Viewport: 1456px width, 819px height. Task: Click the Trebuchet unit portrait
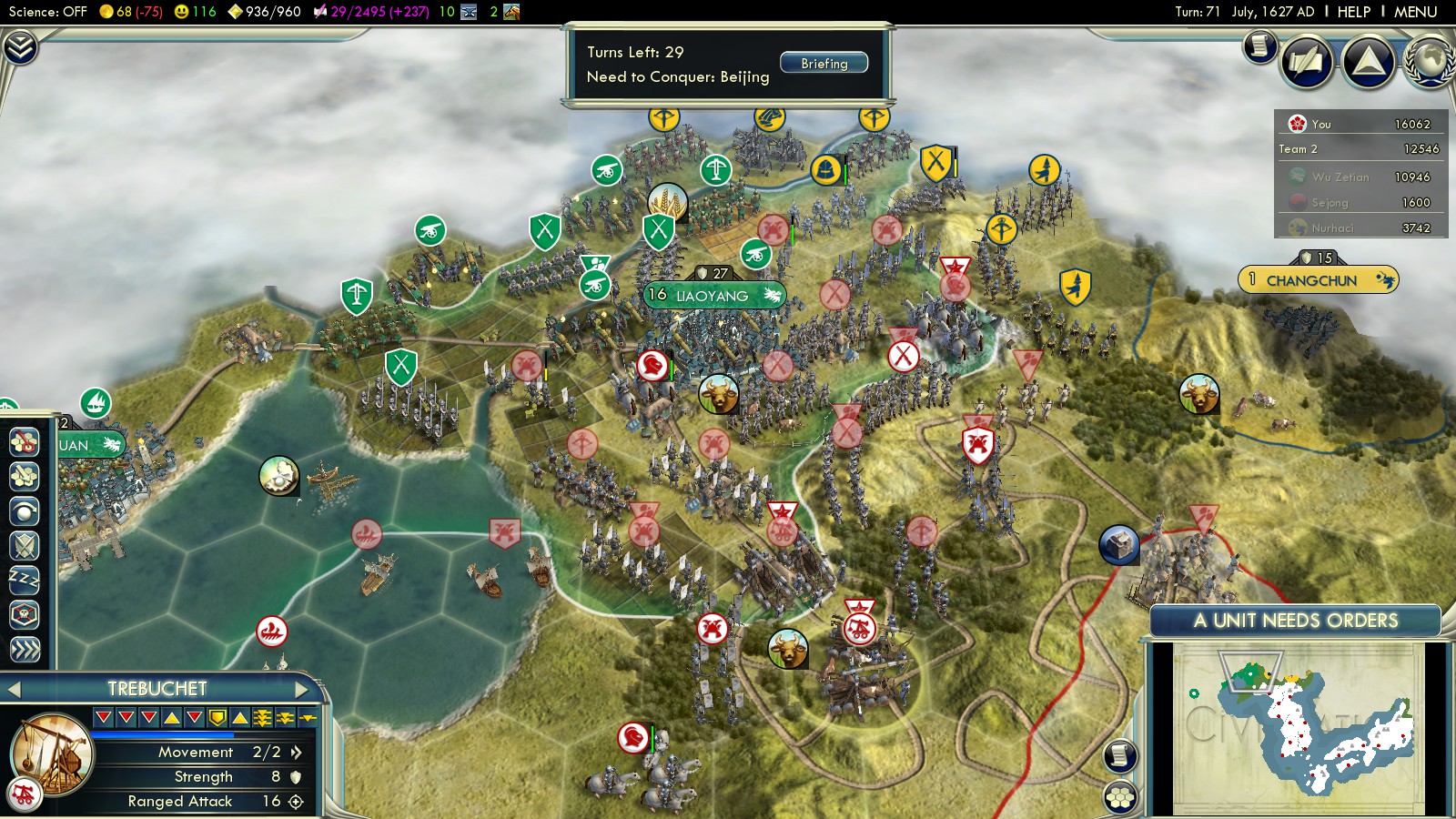[x=52, y=753]
